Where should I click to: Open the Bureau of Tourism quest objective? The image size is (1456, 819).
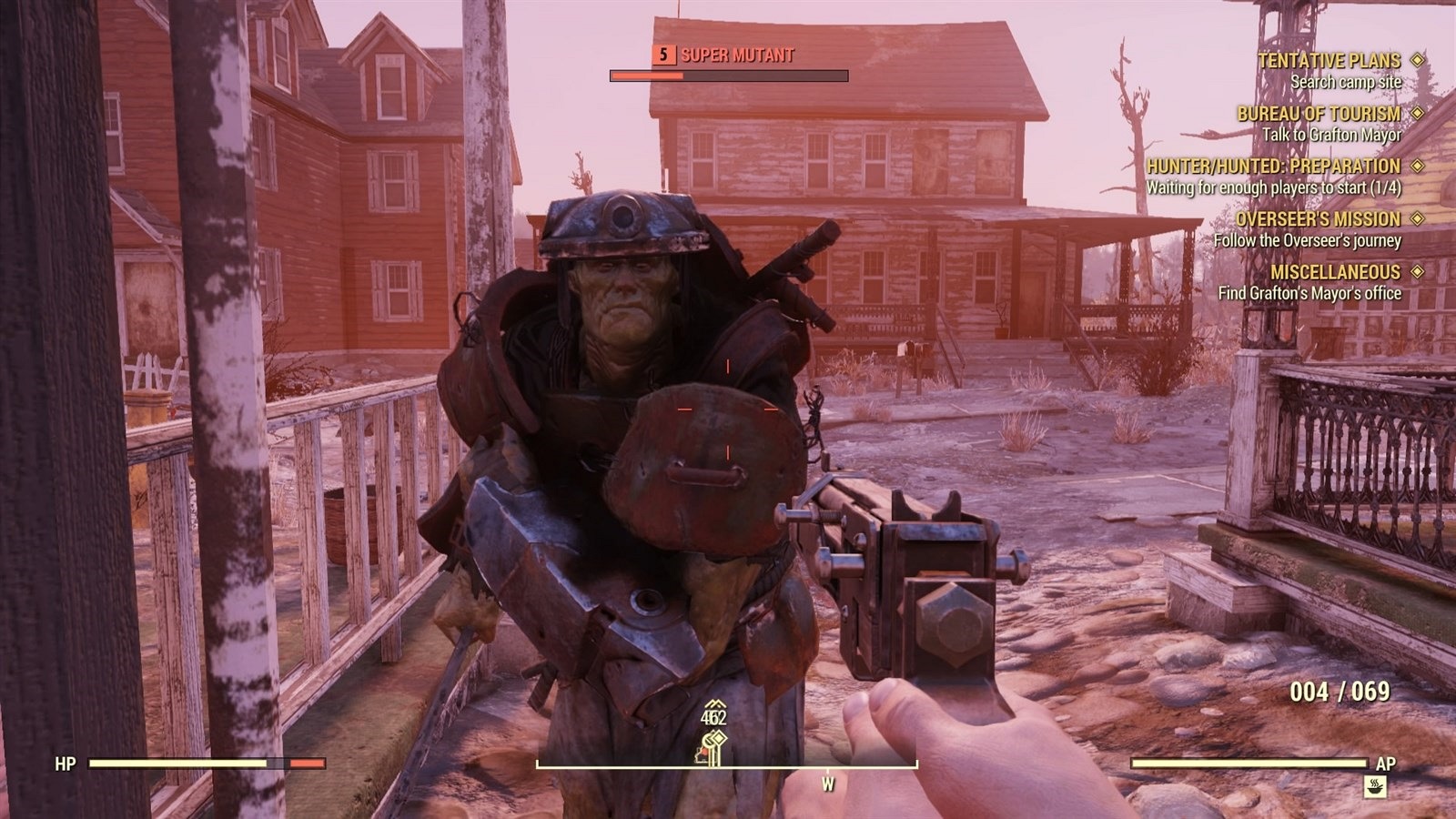click(x=1319, y=114)
